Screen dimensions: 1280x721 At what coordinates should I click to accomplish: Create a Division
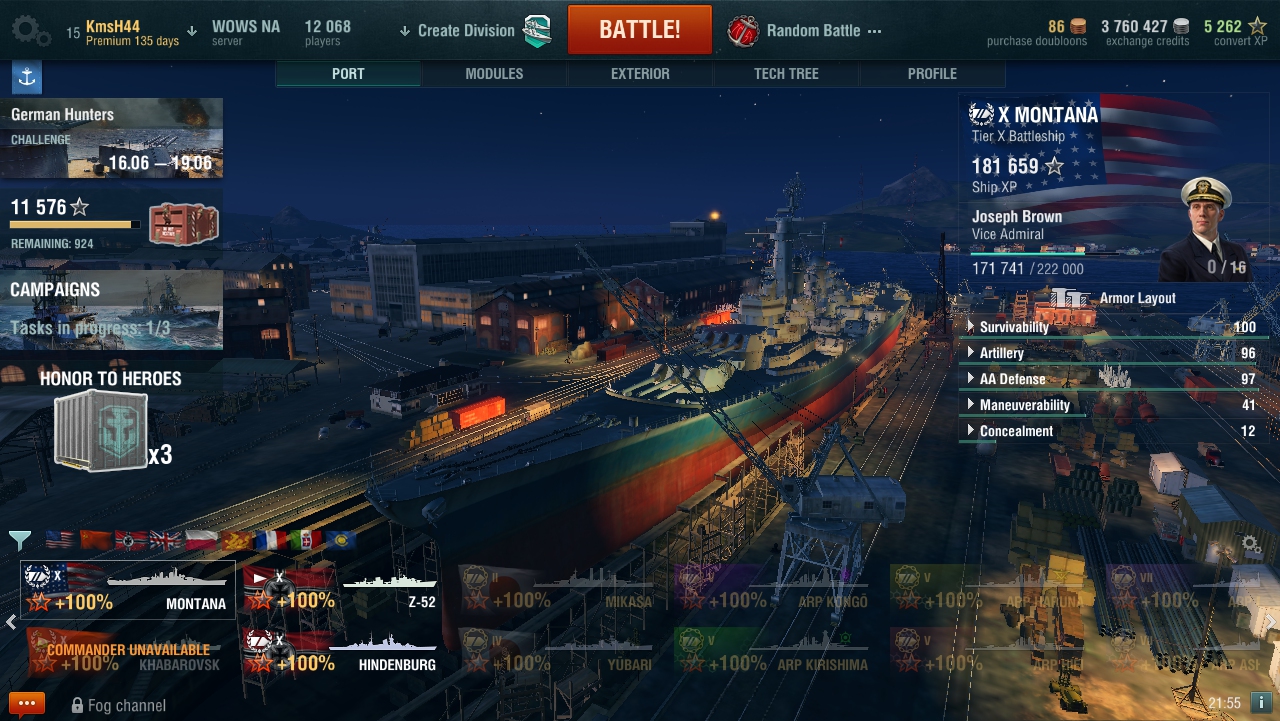click(466, 31)
